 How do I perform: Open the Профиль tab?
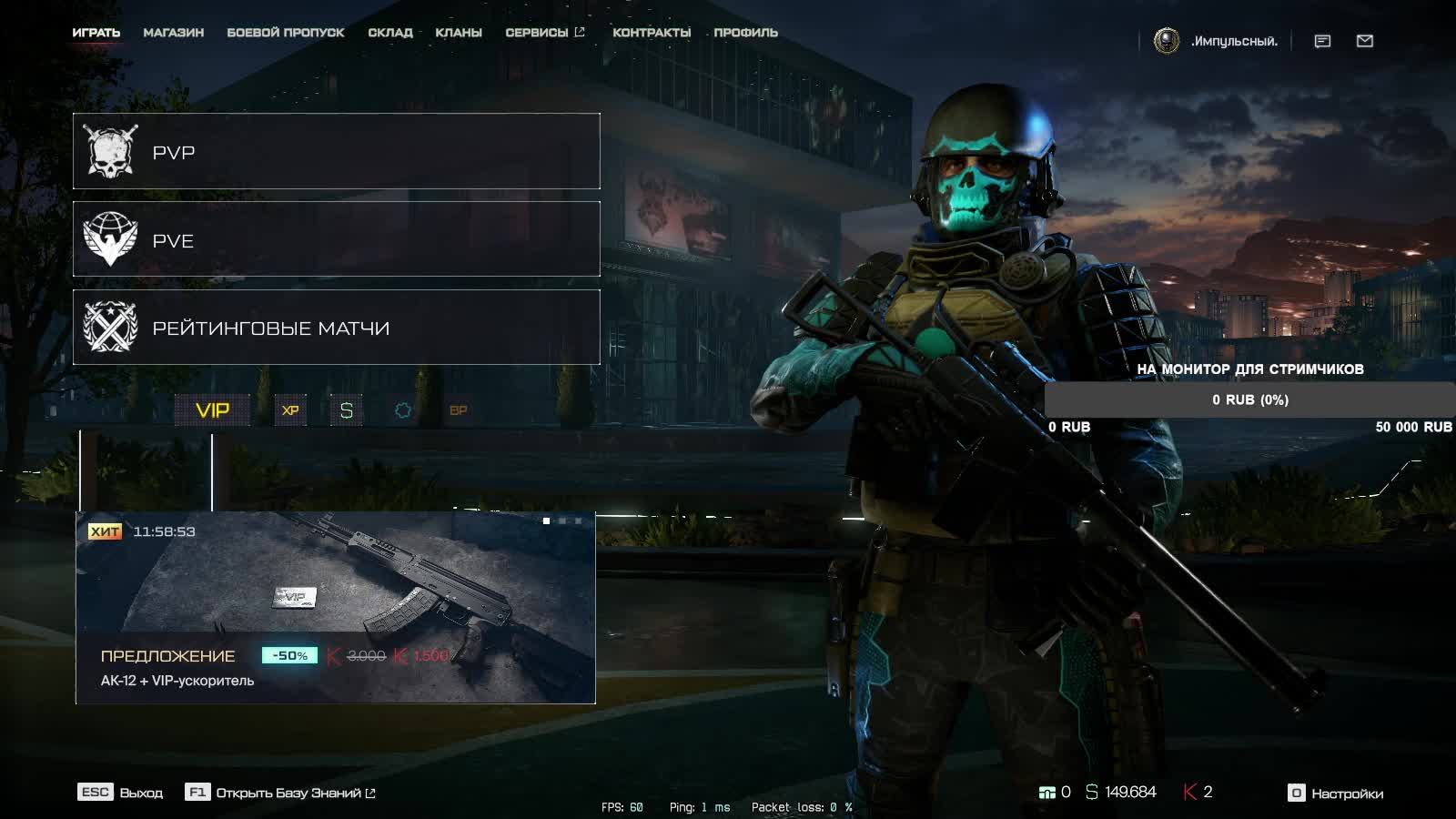[745, 33]
